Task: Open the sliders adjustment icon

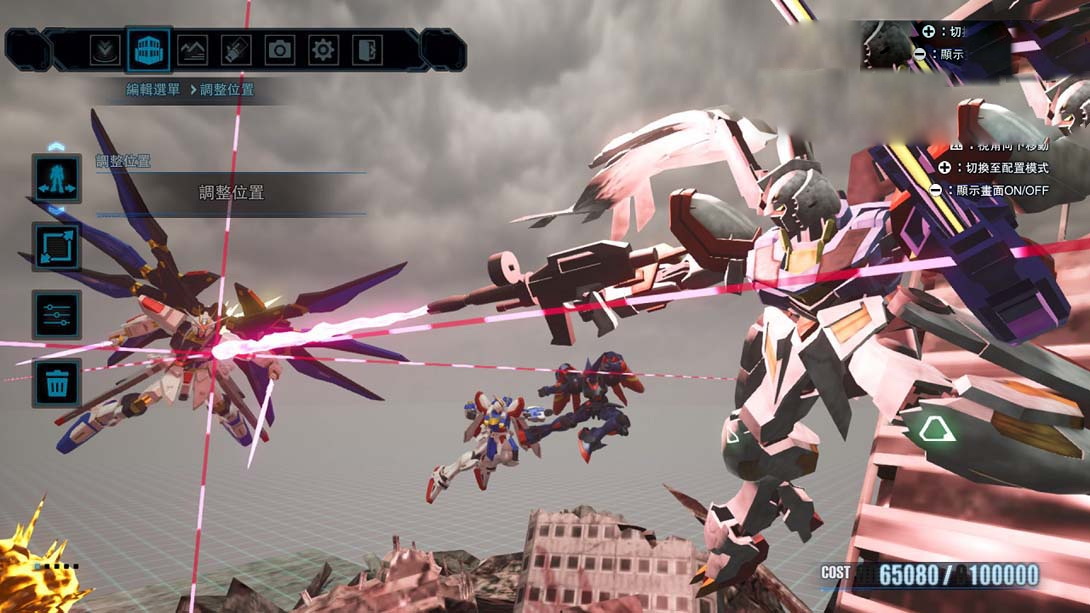Action: [57, 315]
